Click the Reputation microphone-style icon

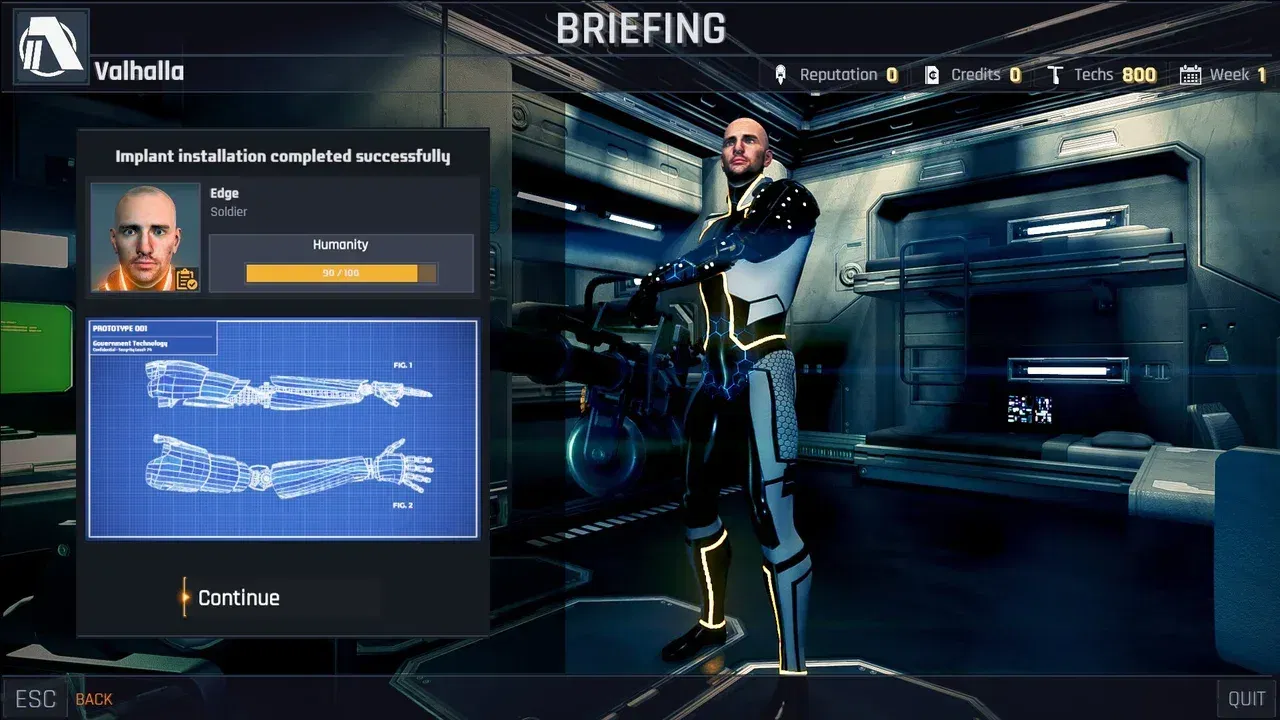point(782,73)
